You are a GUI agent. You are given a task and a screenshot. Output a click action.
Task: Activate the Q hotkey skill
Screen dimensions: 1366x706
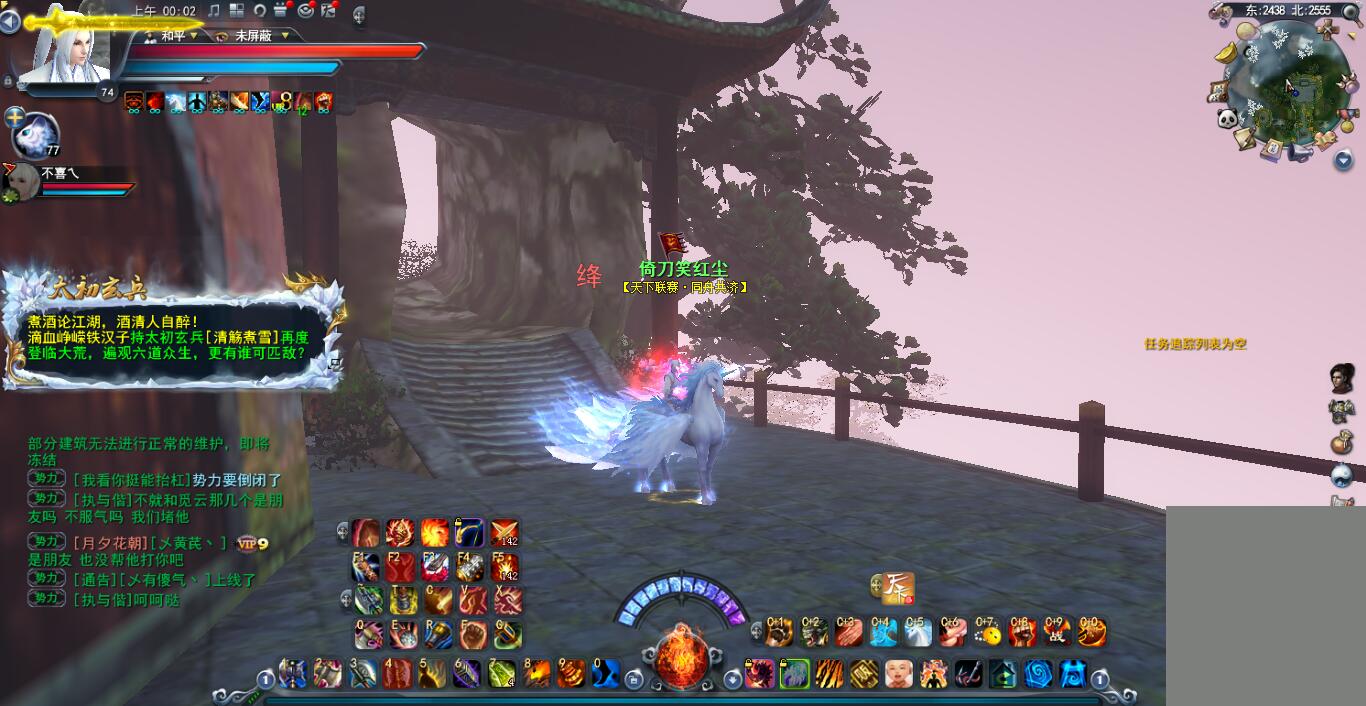[x=369, y=634]
